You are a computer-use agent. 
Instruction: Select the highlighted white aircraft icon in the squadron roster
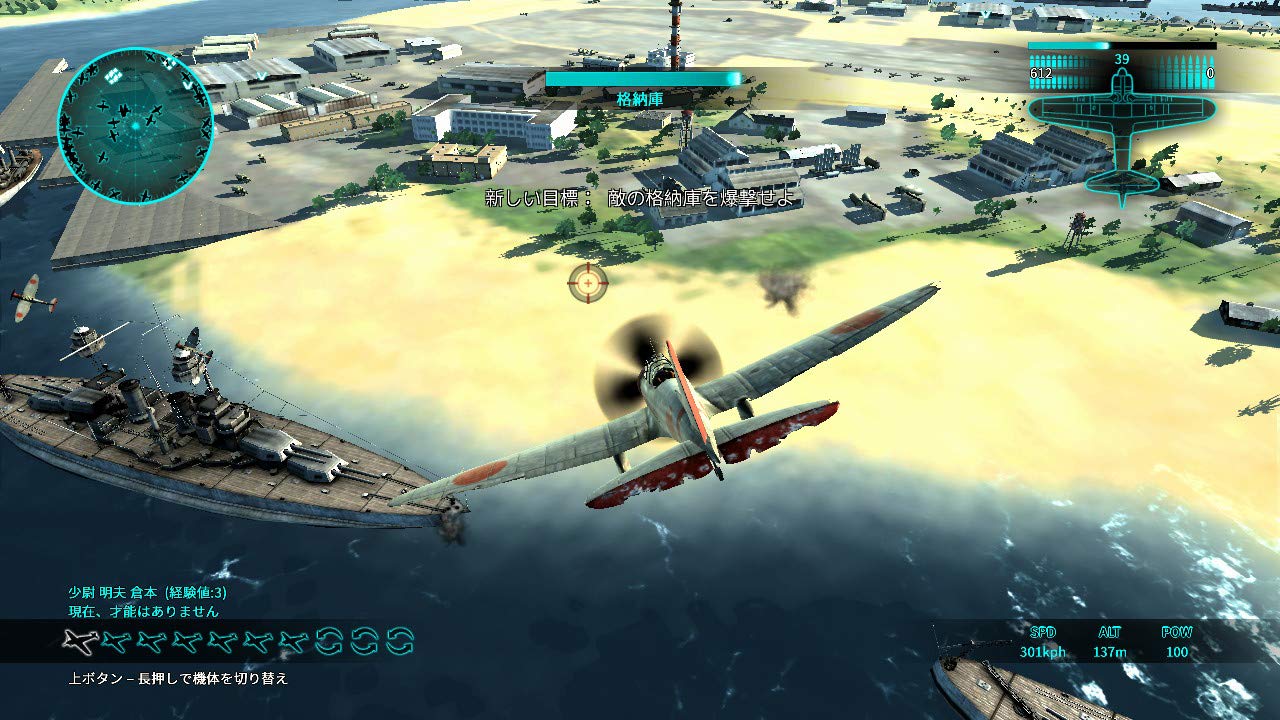pos(79,640)
